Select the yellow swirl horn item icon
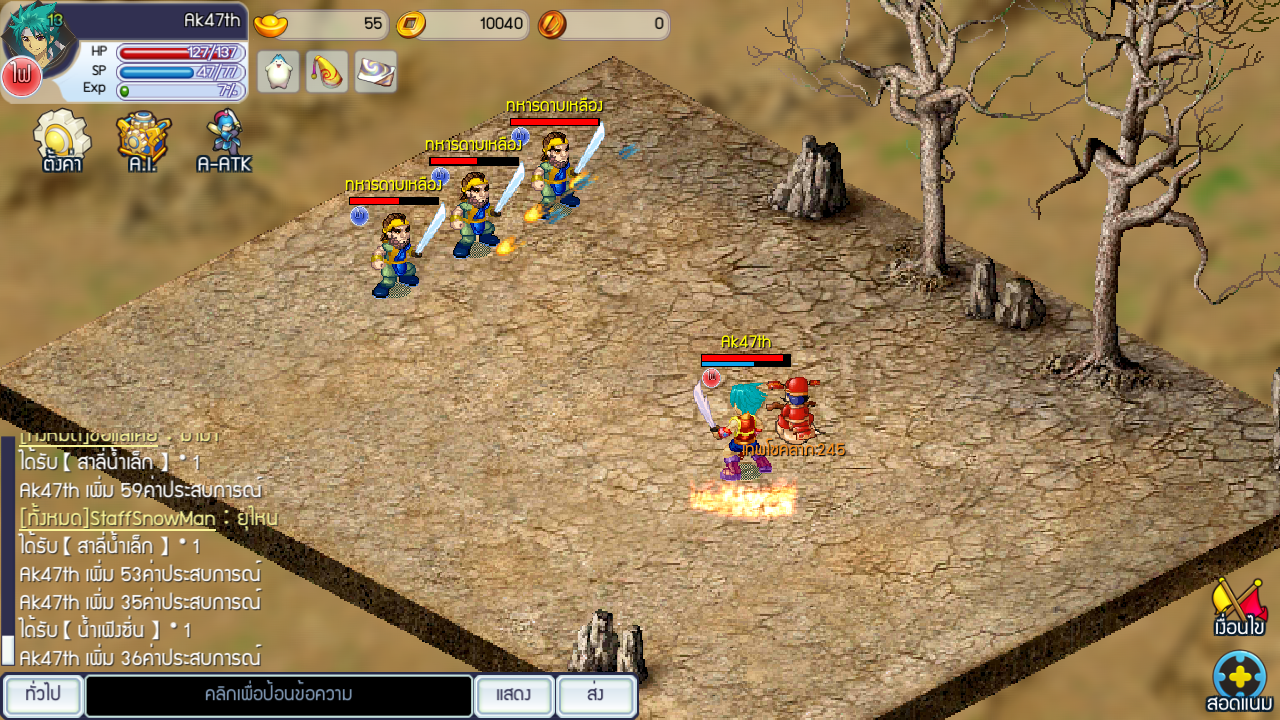 (327, 71)
